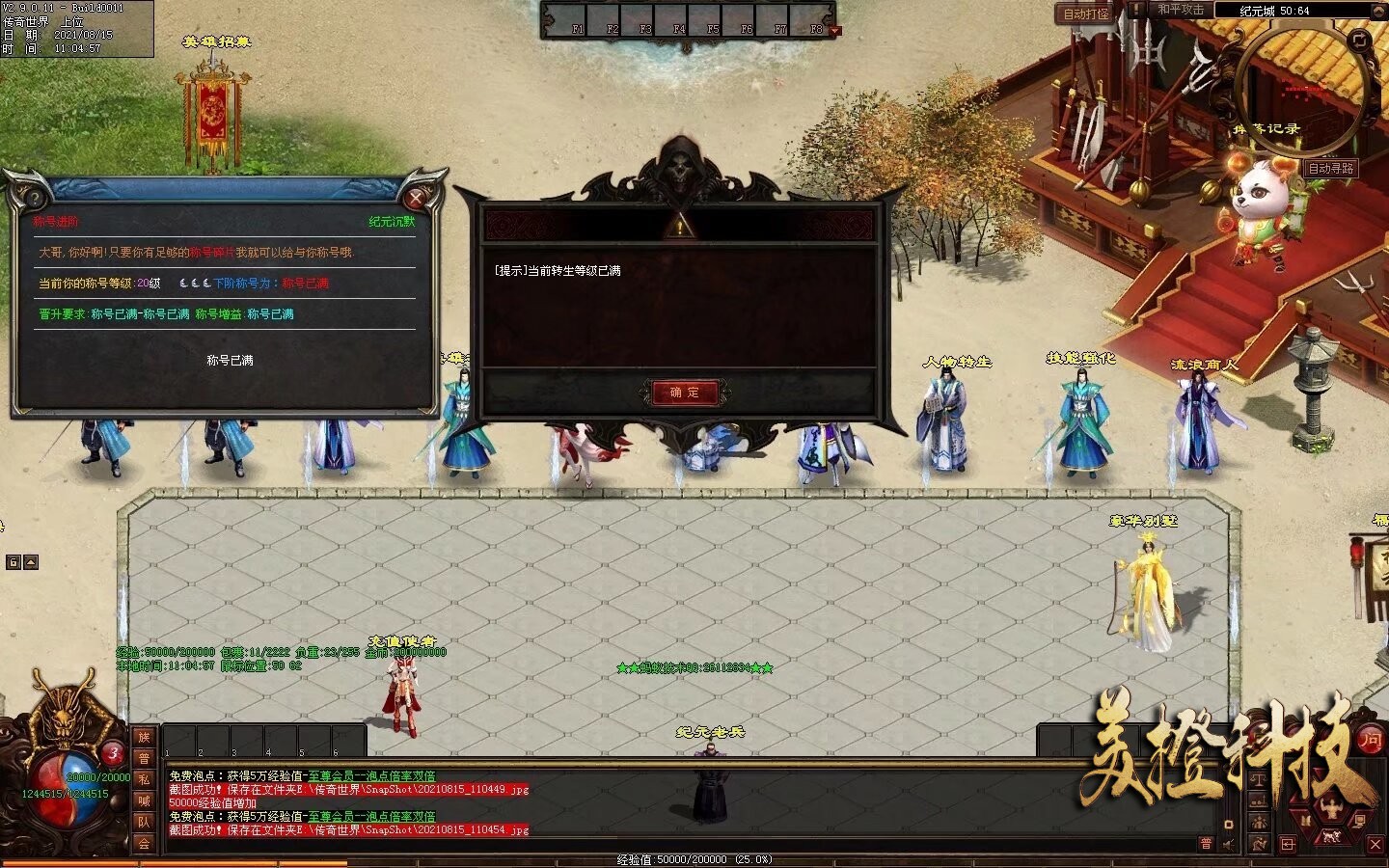Screen dimensions: 1389x868
Task: Start 自动寻路 auto-pathfinding
Action: pos(1331,168)
